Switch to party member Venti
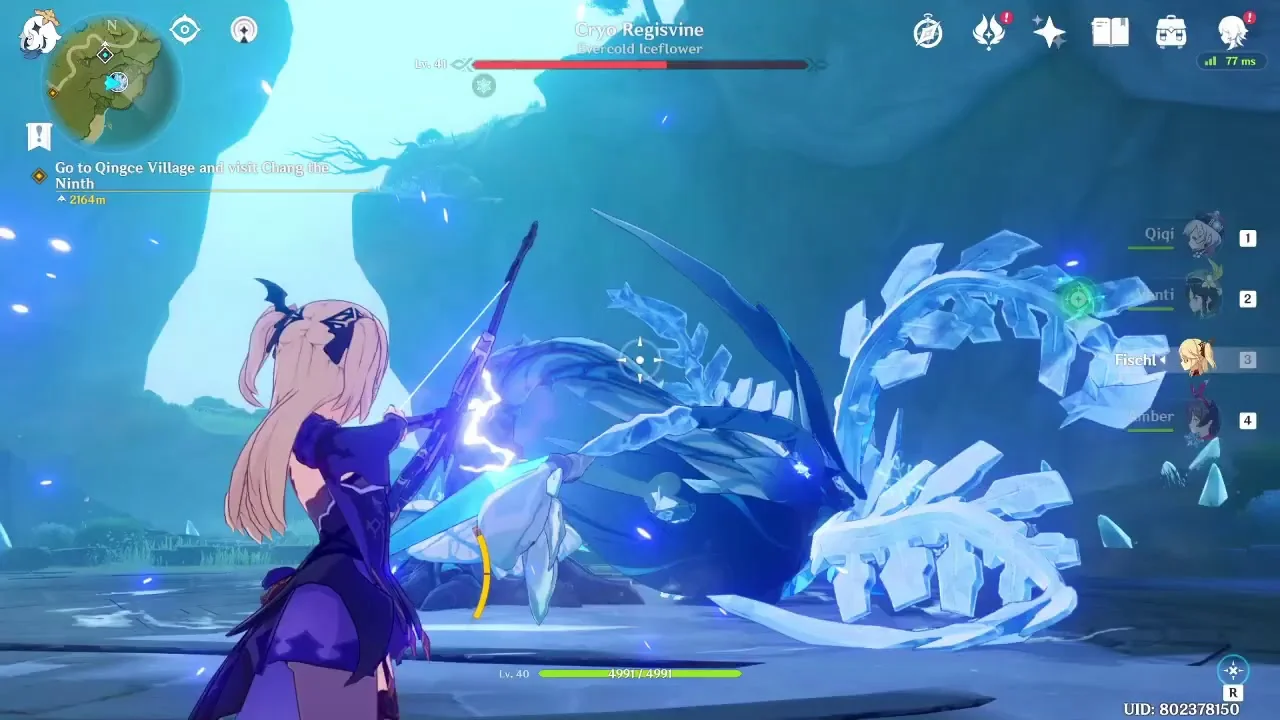Viewport: 1280px width, 720px height. [1202, 297]
